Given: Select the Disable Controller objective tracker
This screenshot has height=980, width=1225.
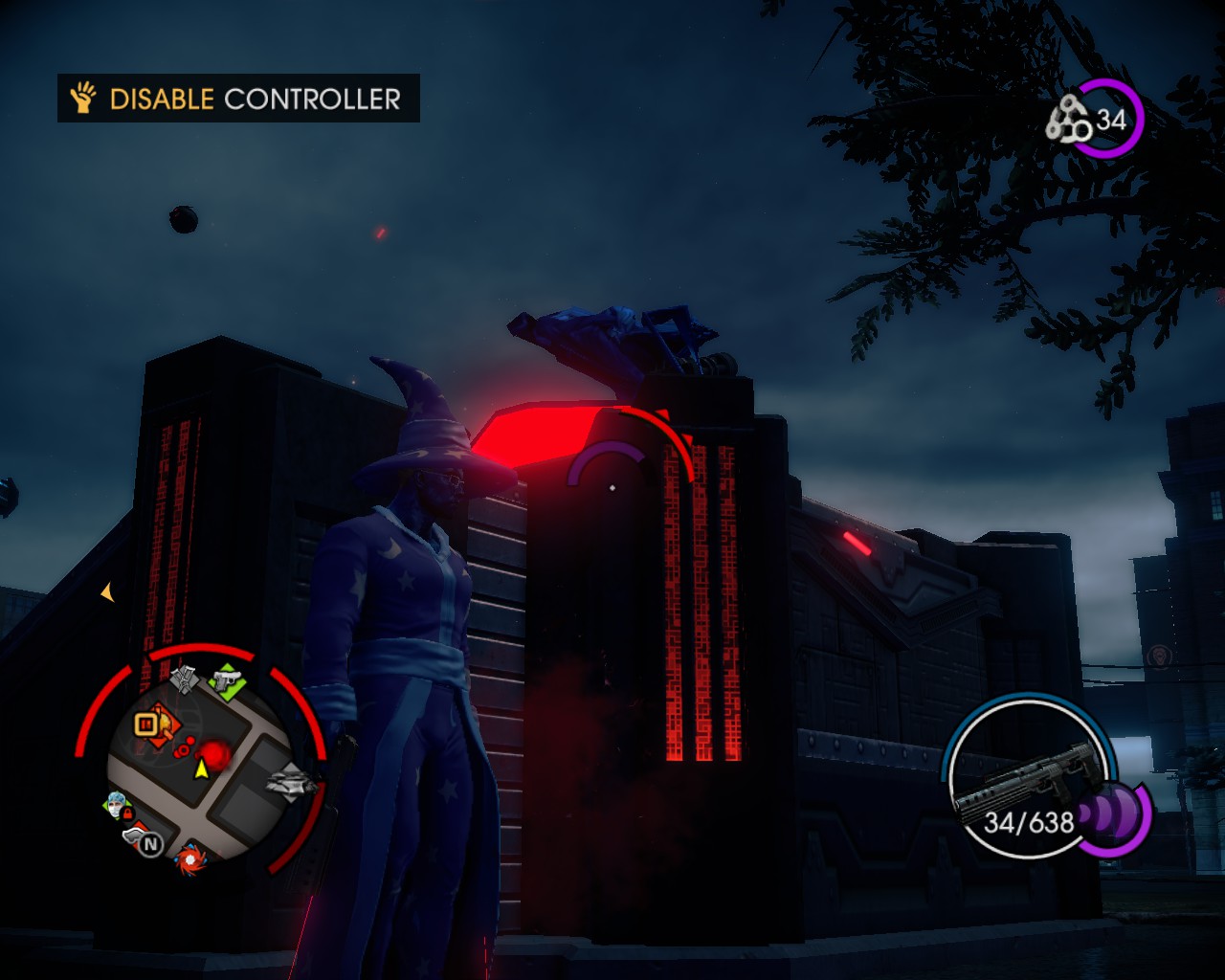Looking at the screenshot, I should [x=238, y=99].
